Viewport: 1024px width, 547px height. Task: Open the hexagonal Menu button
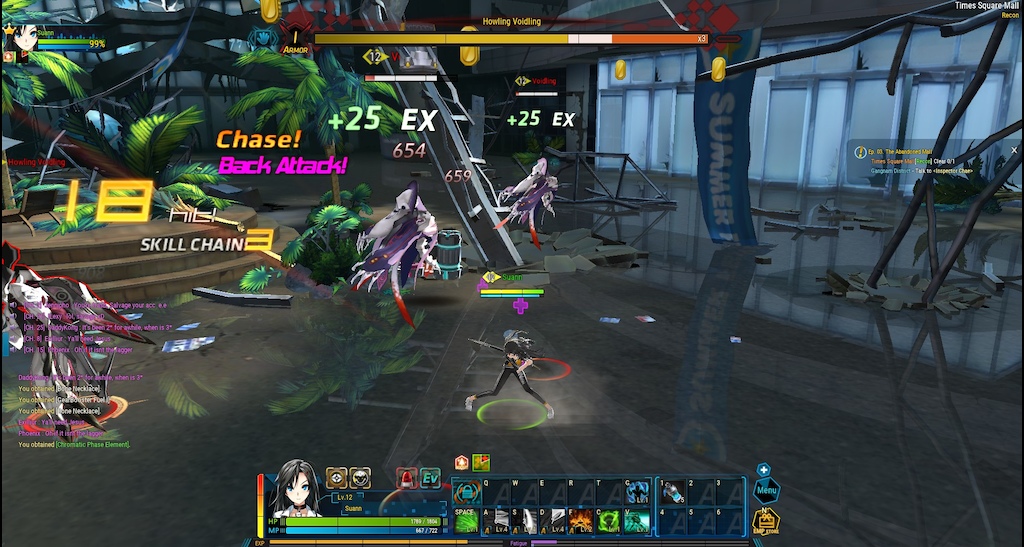pos(767,491)
